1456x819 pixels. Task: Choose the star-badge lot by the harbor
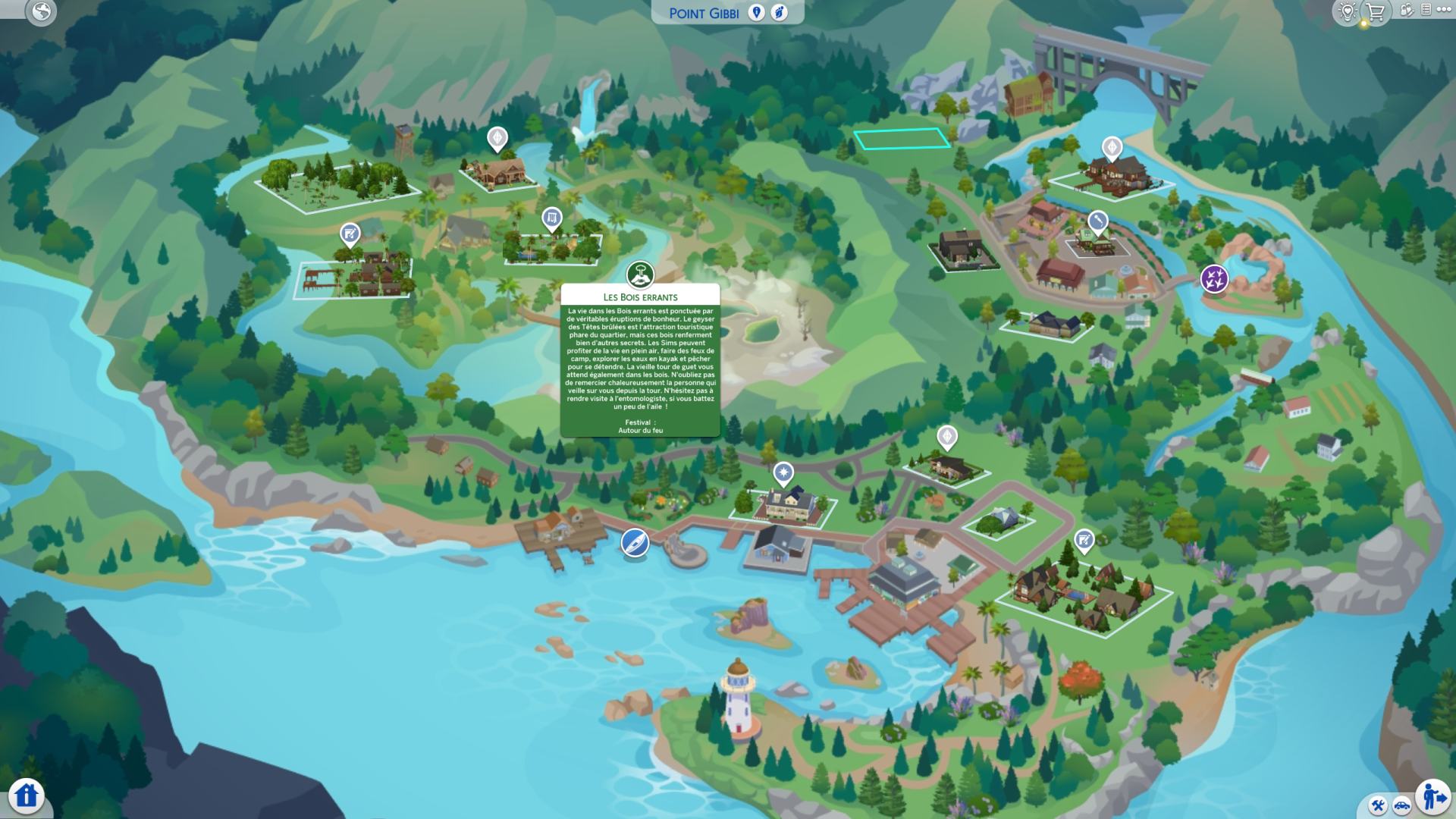[x=783, y=475]
